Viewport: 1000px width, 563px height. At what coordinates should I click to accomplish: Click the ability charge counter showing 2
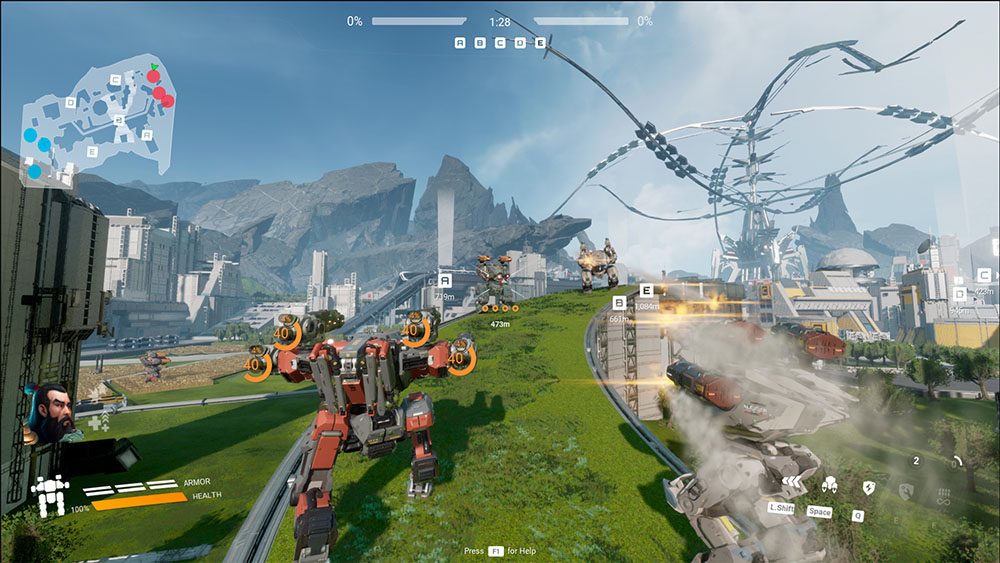(x=916, y=461)
